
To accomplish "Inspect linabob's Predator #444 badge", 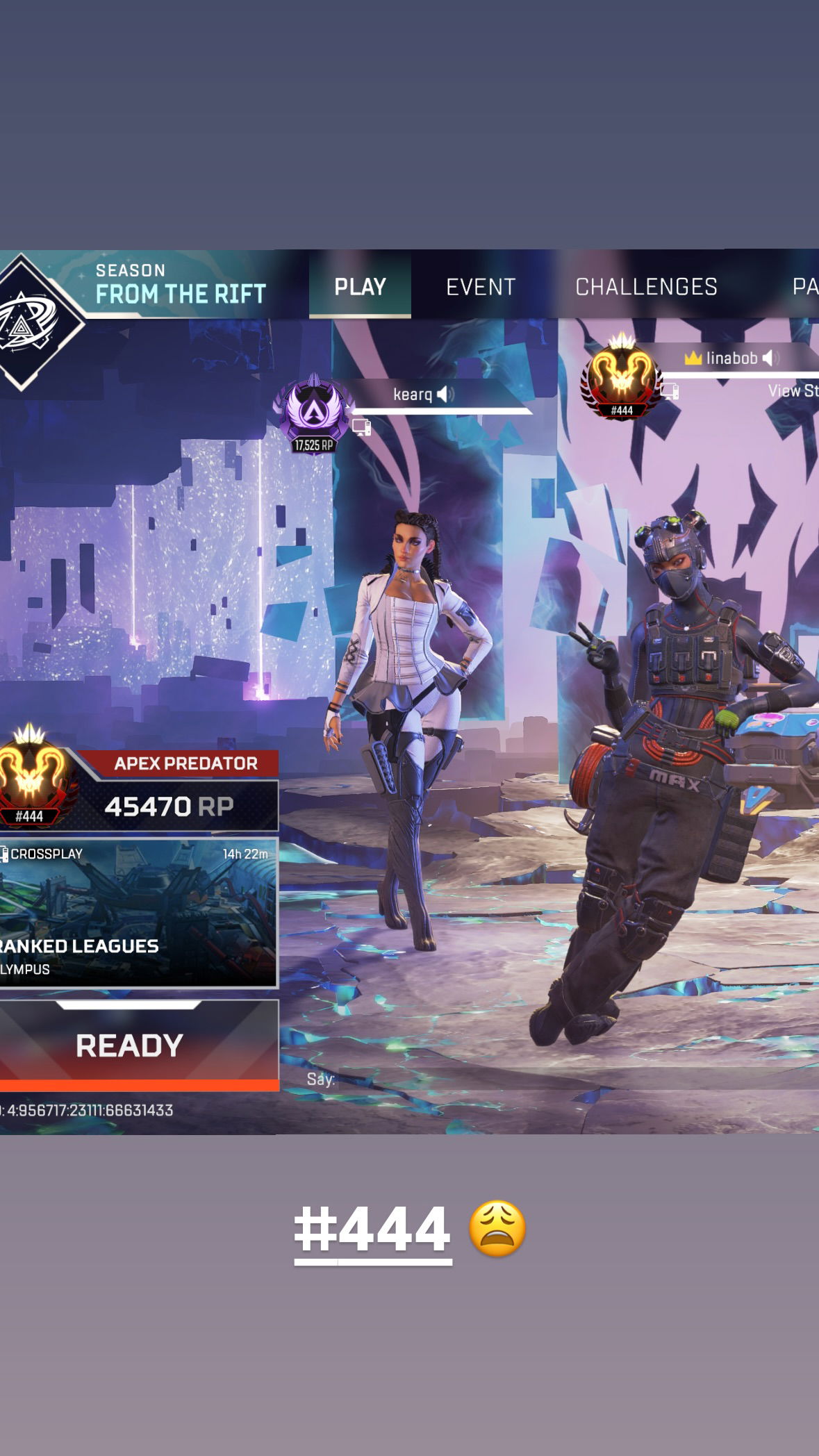I will [x=621, y=379].
